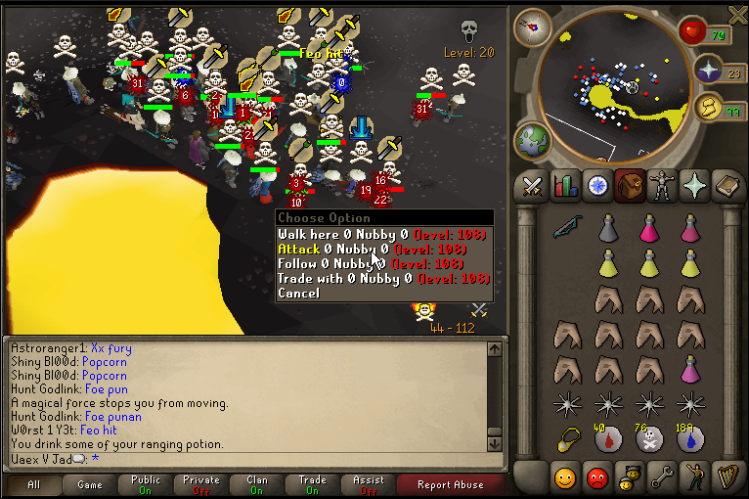Toggle the Clan chat filter
Viewport: 749px width, 499px height.
point(257,484)
